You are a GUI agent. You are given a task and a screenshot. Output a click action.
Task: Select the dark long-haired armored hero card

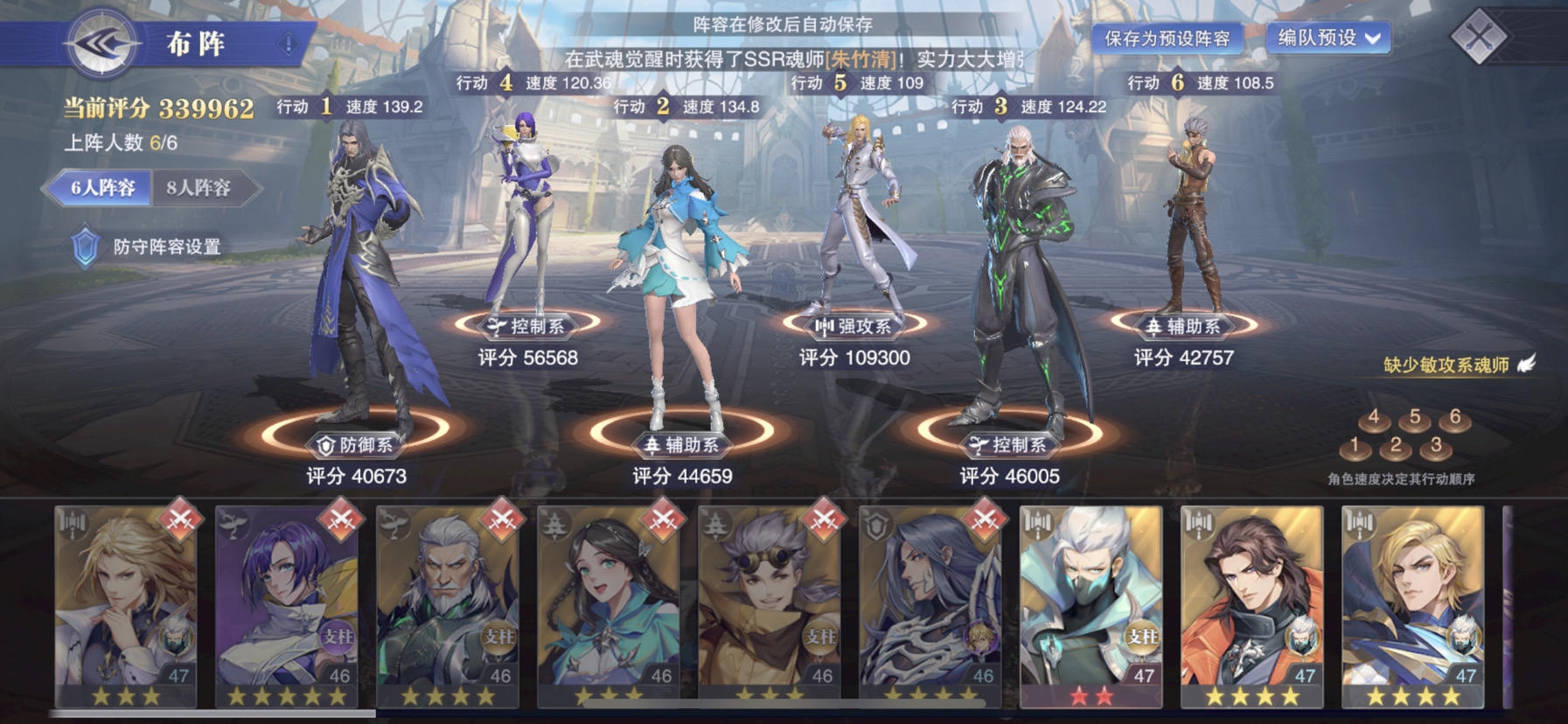pos(930,605)
